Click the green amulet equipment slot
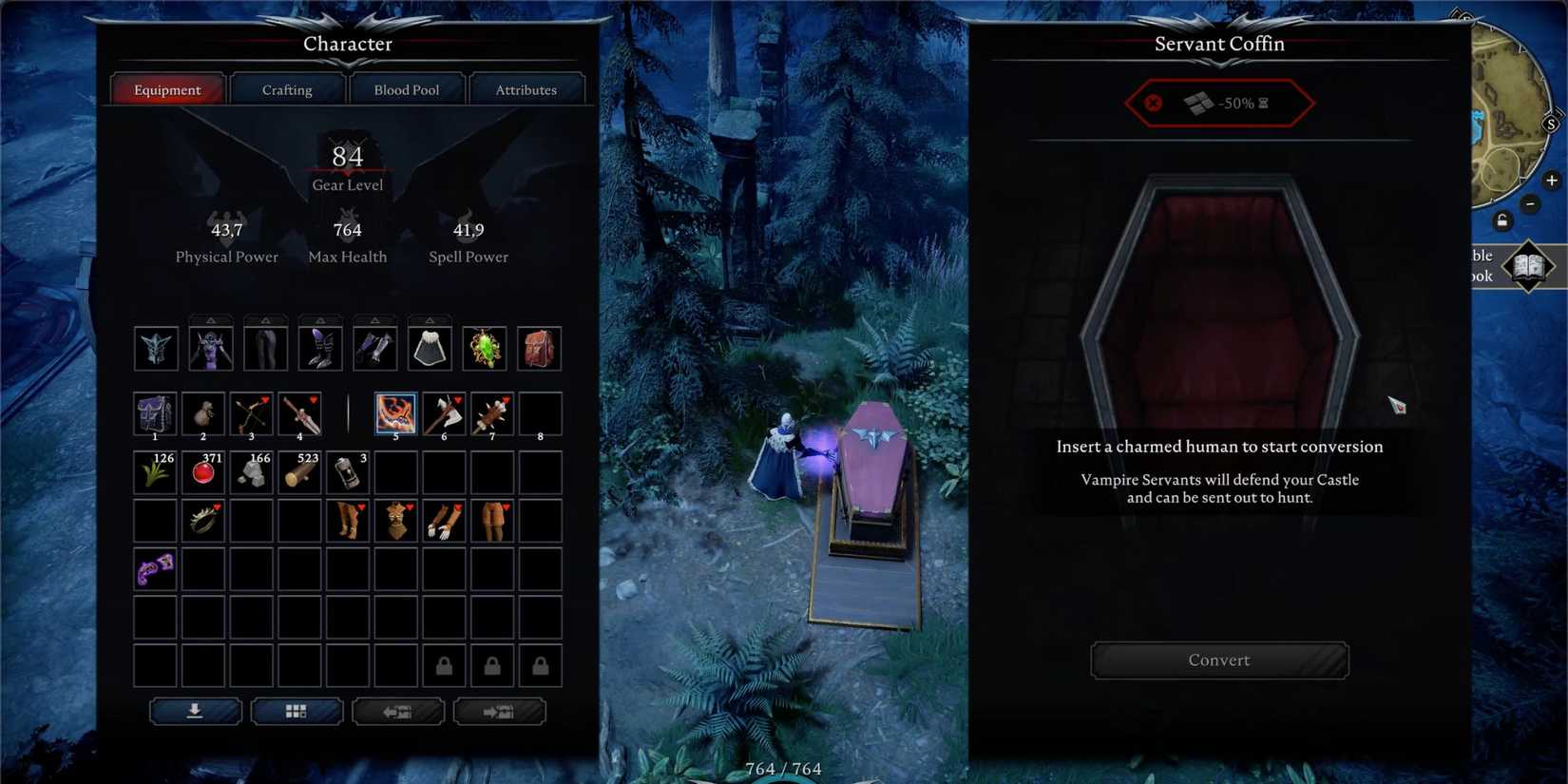This screenshot has width=1568, height=784. [484, 348]
